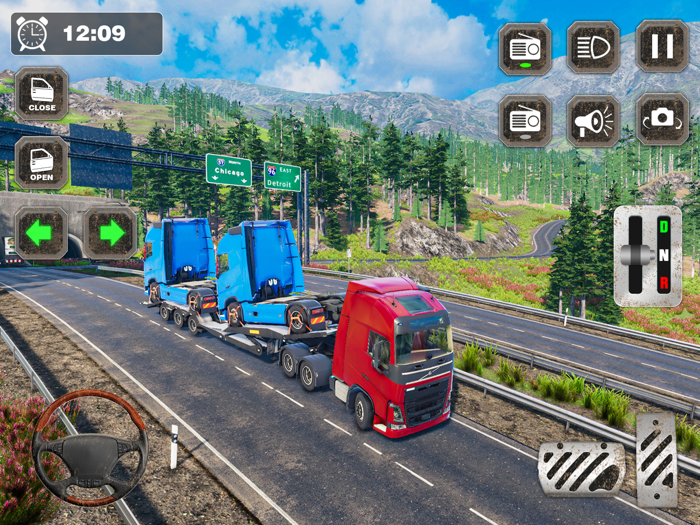Hit the brake pedal
This screenshot has width=700, height=525.
click(581, 468)
